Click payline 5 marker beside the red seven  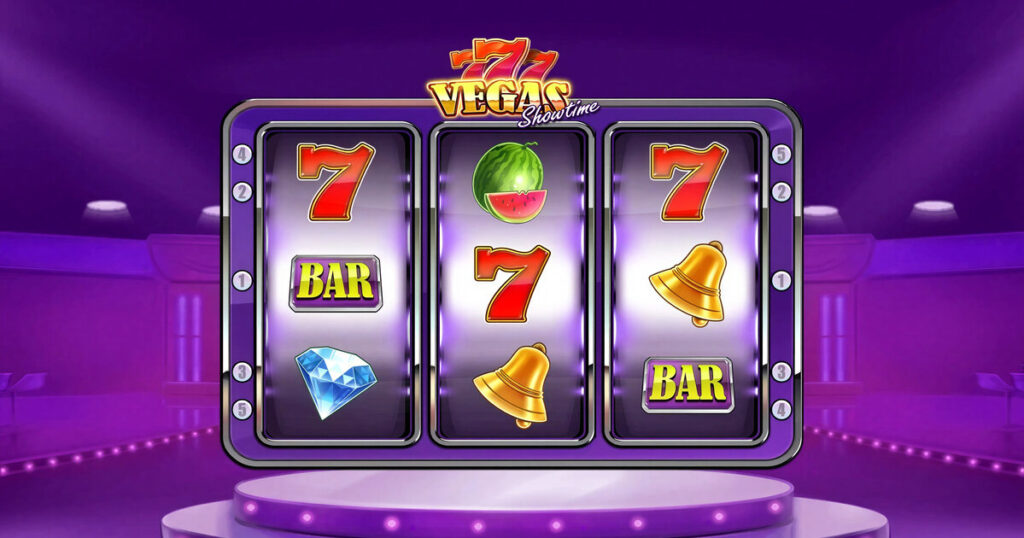[x=782, y=155]
